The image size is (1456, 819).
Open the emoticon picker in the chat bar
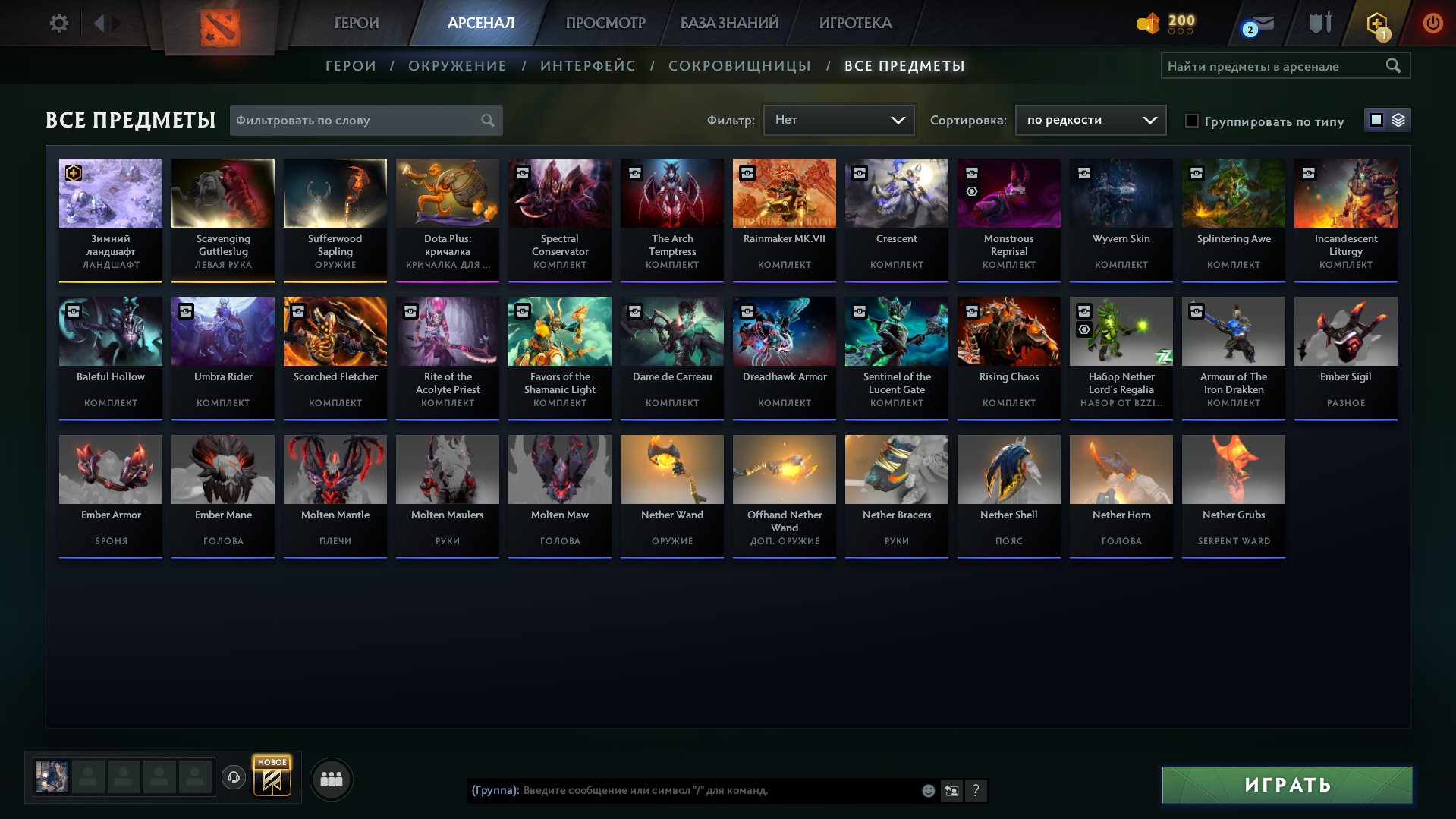928,790
